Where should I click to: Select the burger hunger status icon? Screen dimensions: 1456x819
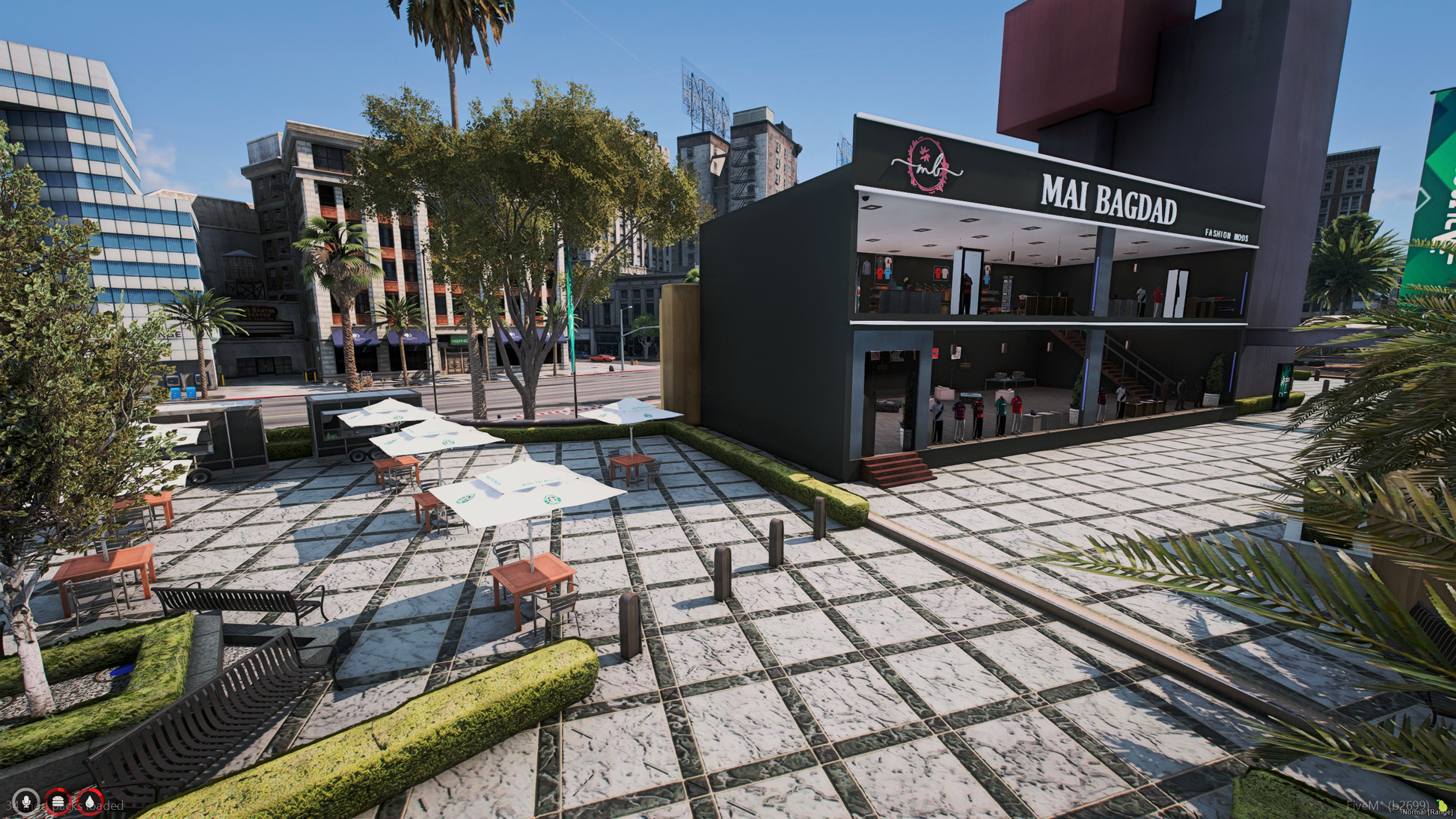[58, 802]
